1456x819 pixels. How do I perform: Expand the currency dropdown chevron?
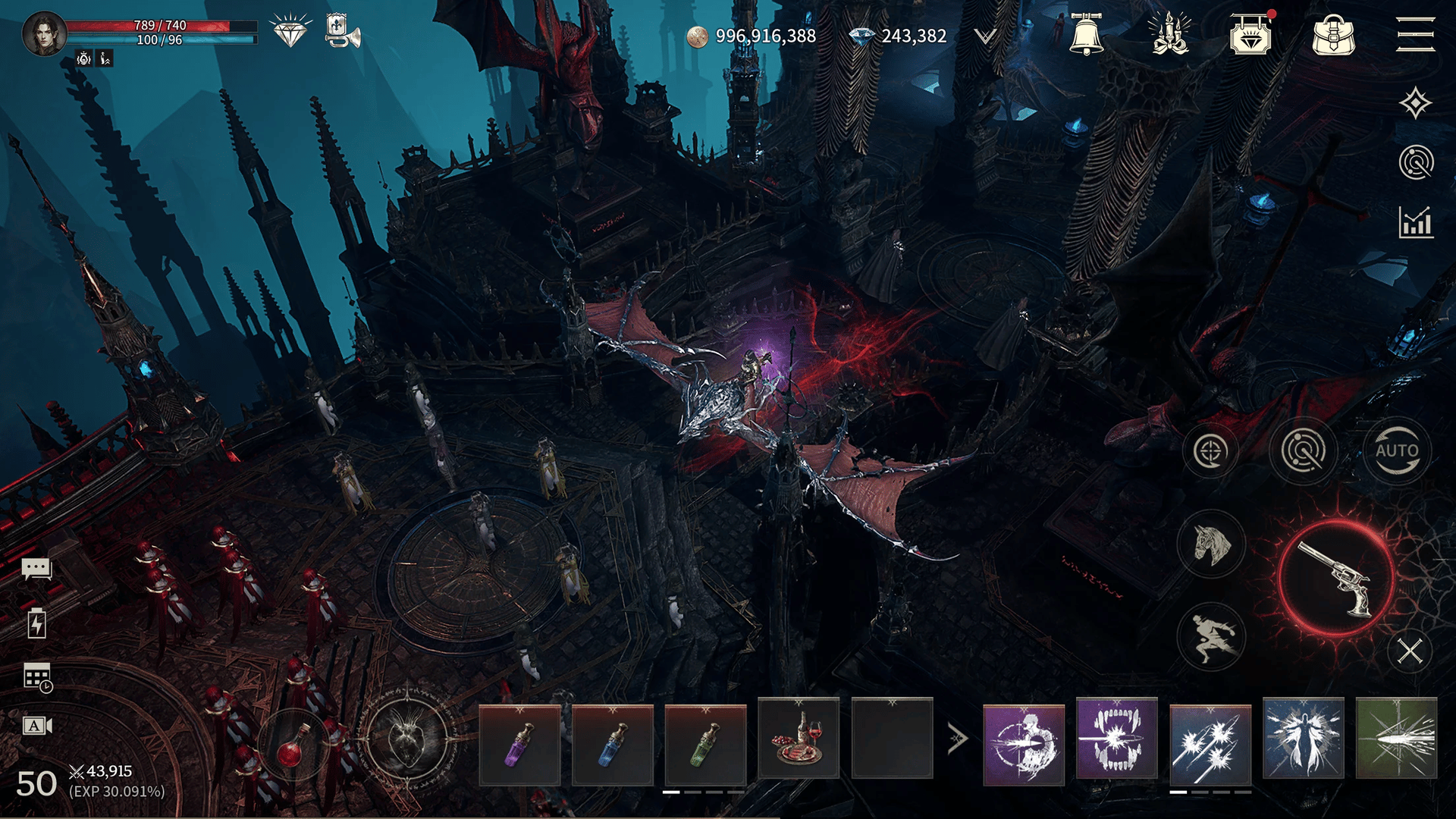click(x=984, y=36)
